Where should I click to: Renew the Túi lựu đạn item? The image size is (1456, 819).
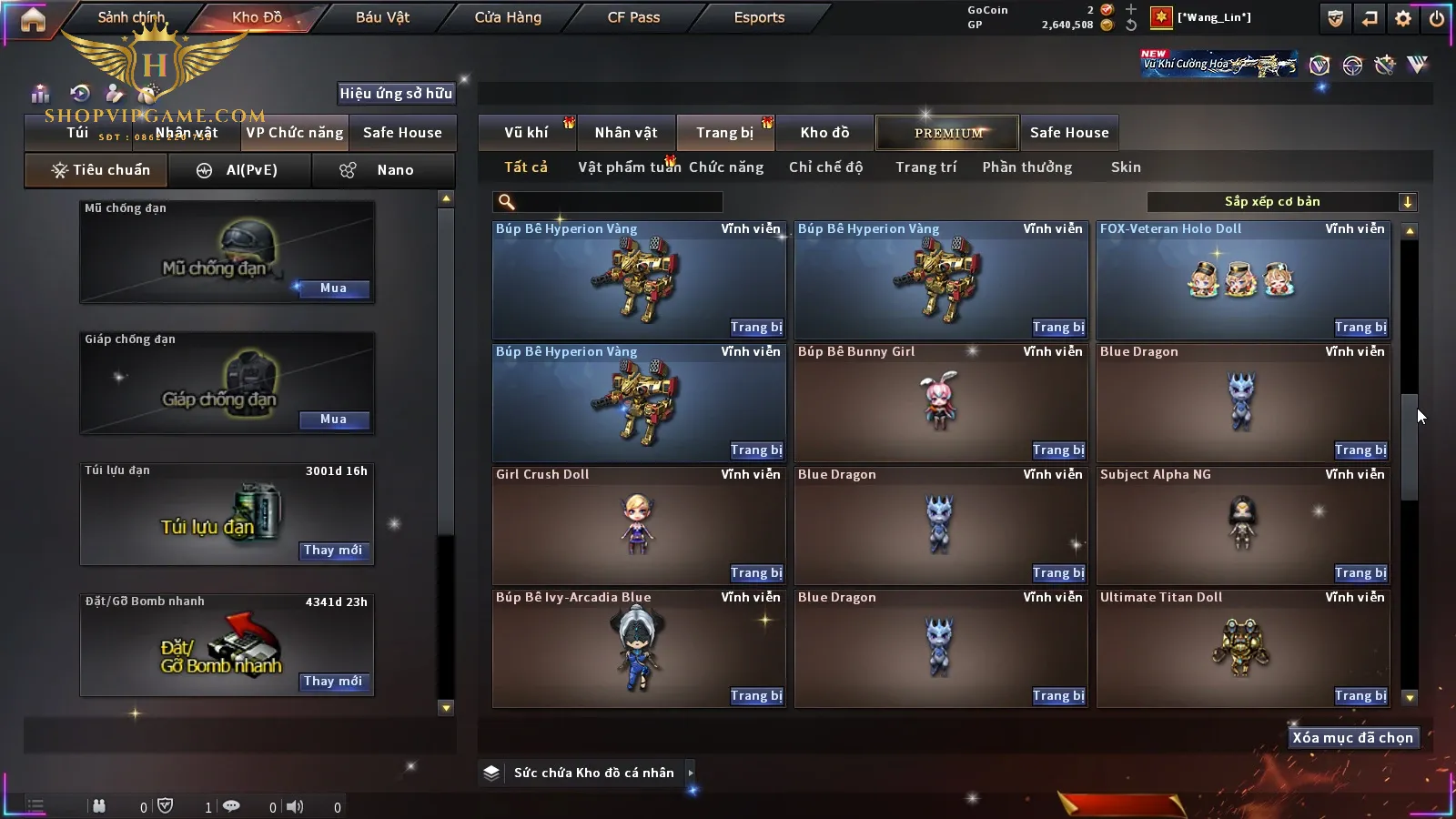tap(333, 551)
